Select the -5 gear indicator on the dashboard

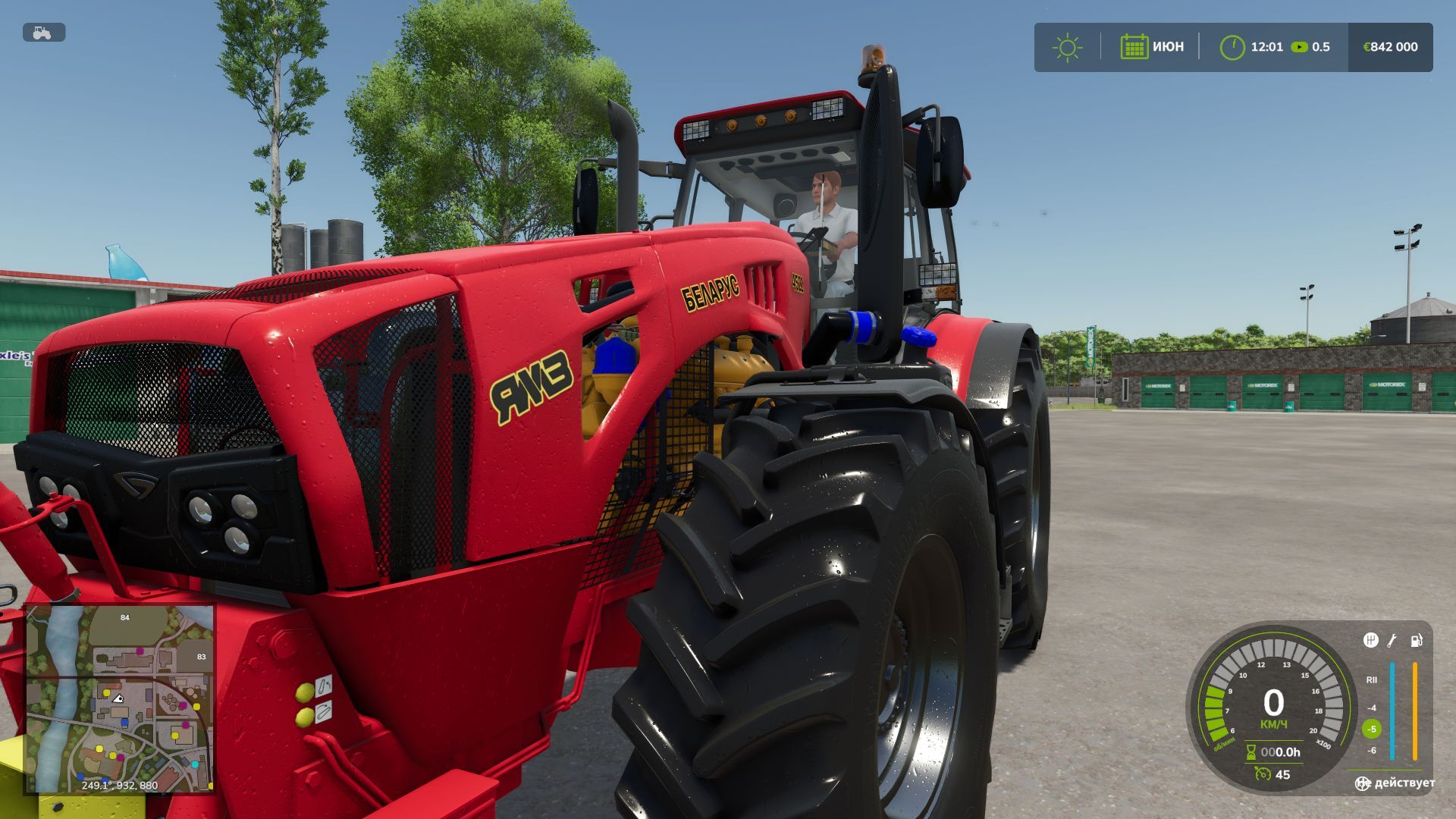tap(1372, 729)
